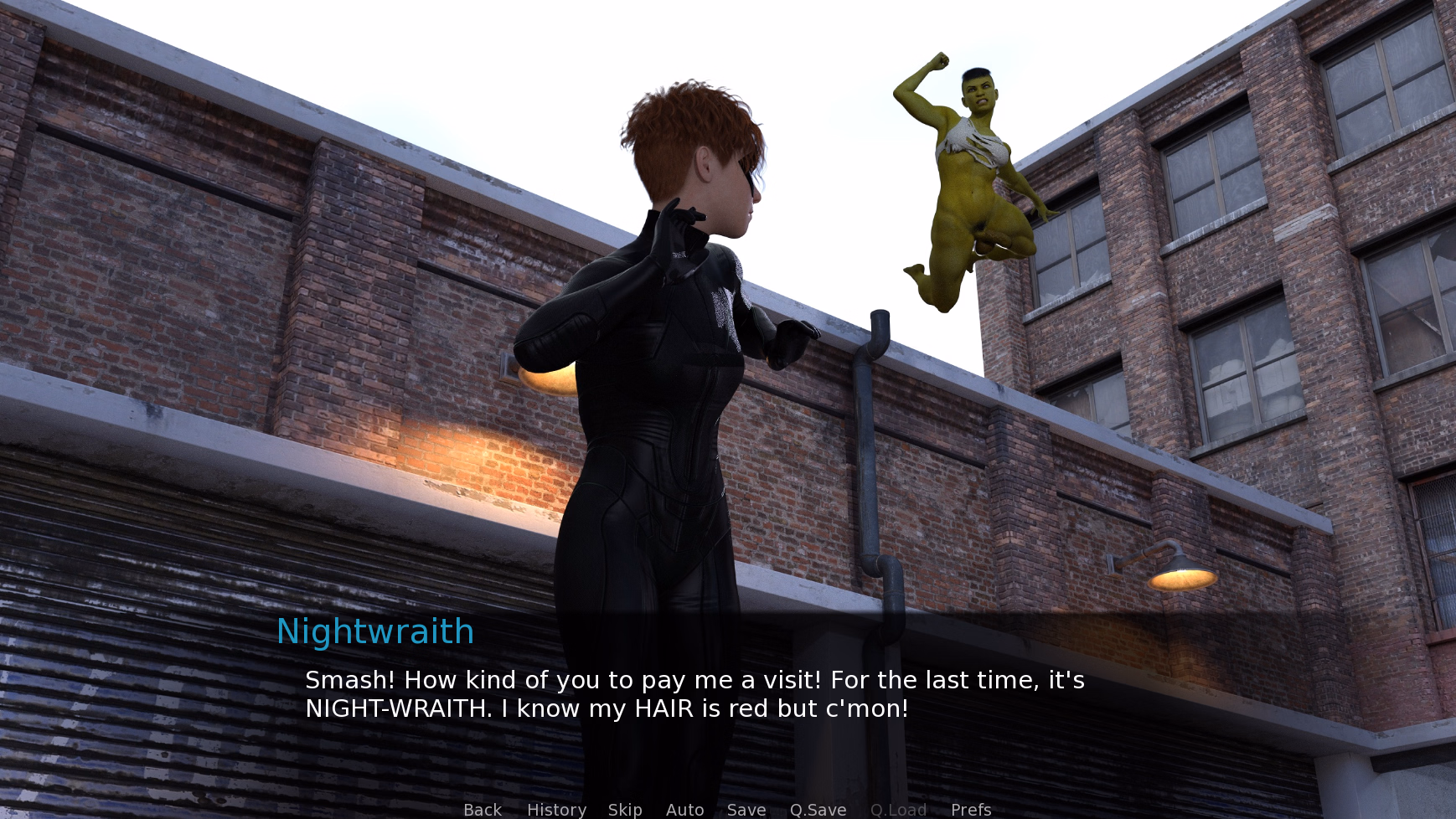Image resolution: width=1456 pixels, height=819 pixels.
Task: Click Q.Load to load quick save
Action: pyautogui.click(x=897, y=809)
